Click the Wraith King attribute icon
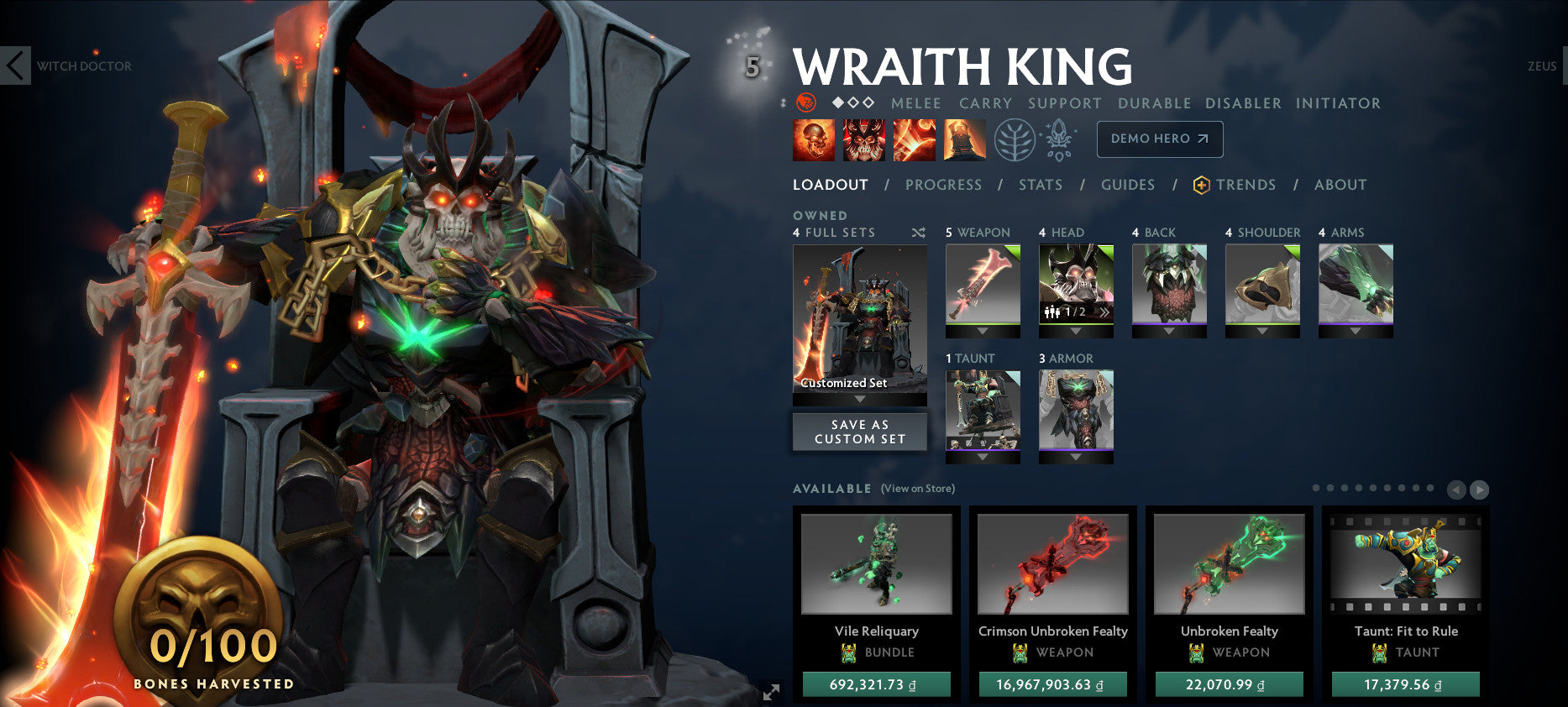The height and width of the screenshot is (707, 1568). click(x=805, y=102)
